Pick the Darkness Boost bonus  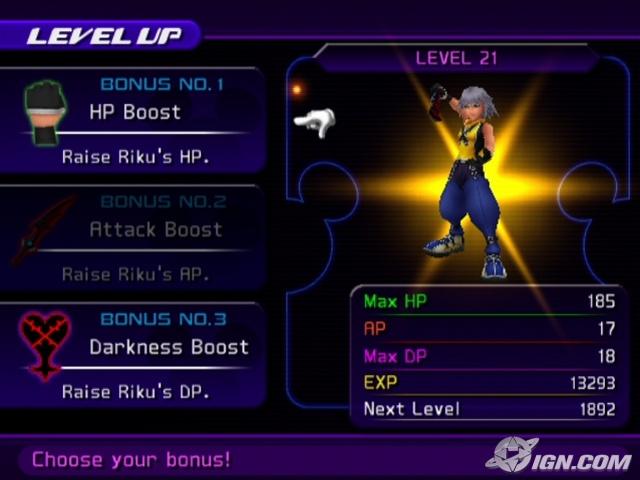(x=168, y=347)
